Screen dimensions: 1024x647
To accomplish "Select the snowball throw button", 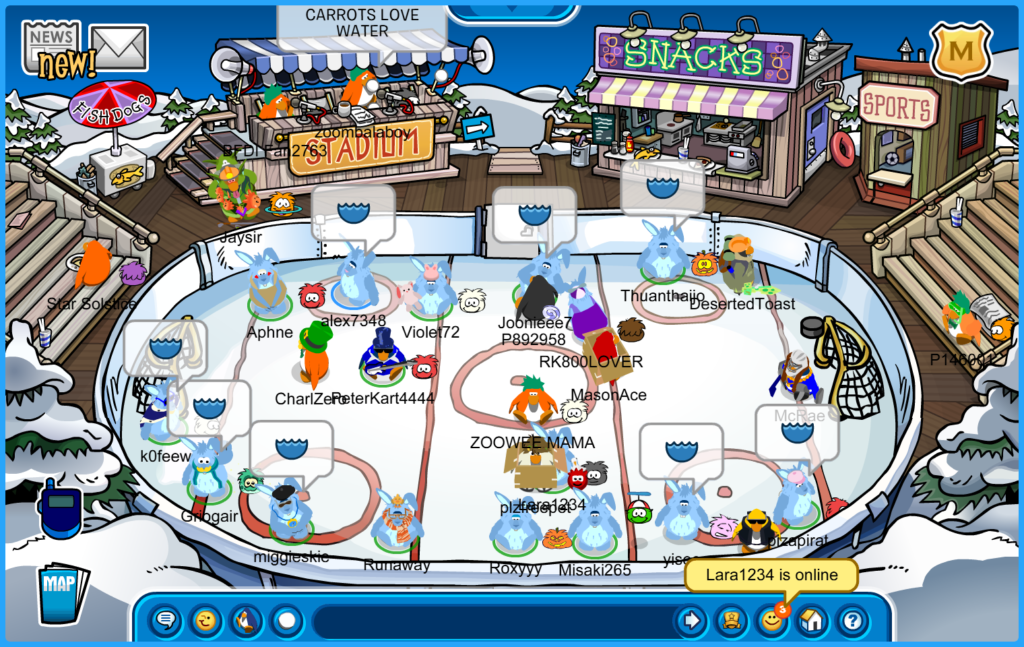I will point(287,621).
